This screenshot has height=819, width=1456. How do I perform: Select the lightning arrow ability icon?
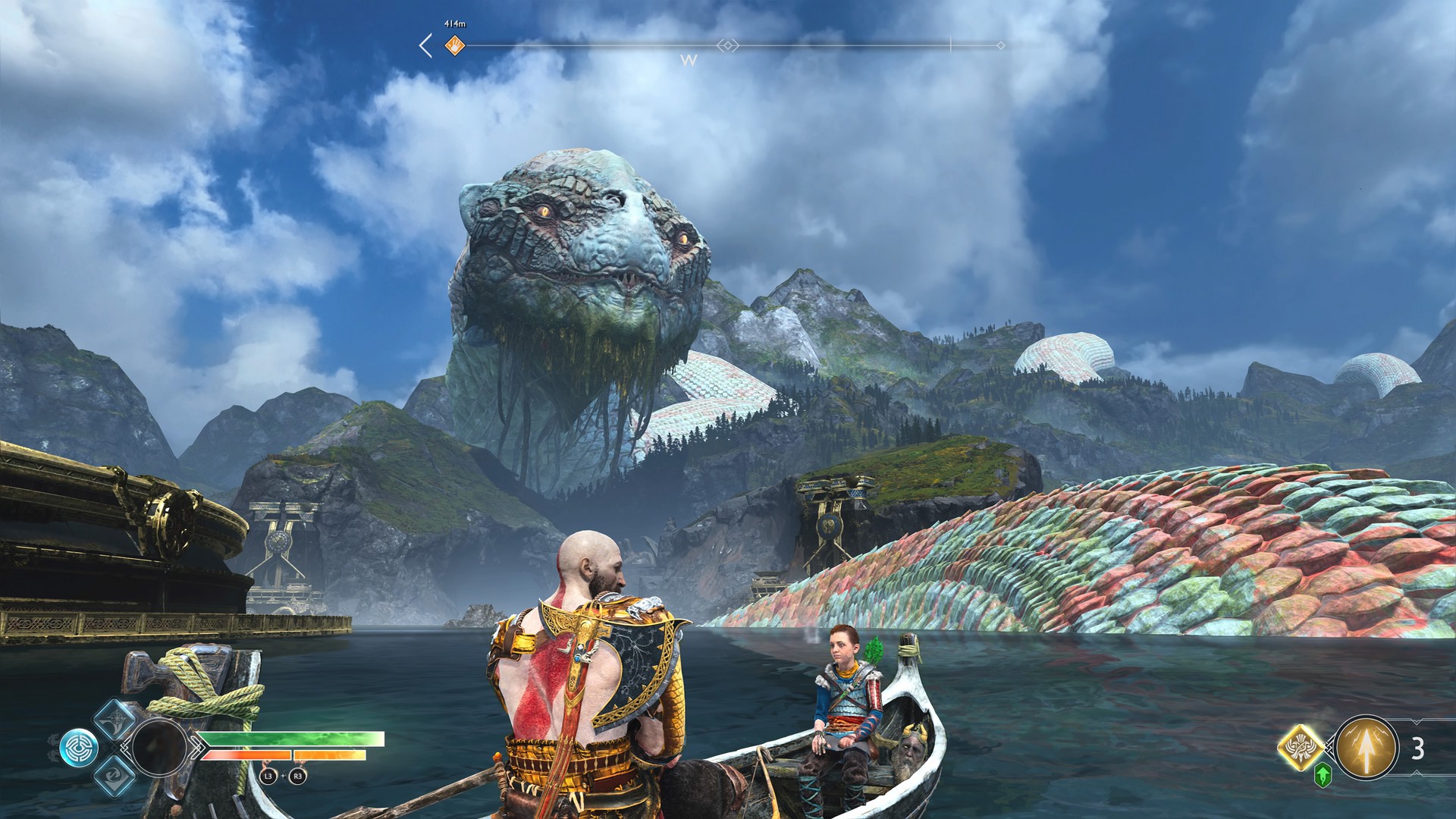tap(1366, 747)
